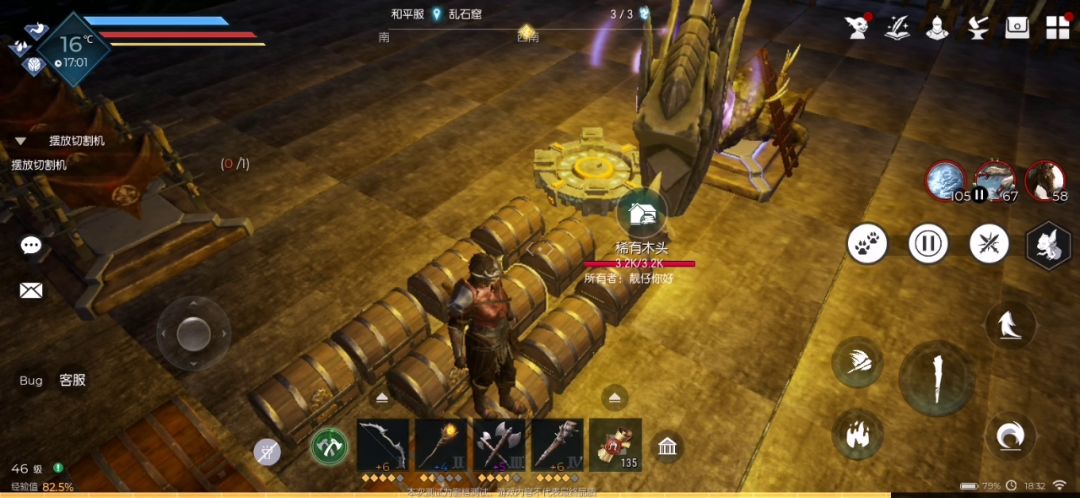Tap the bank building icon
The height and width of the screenshot is (498, 1080).
(x=668, y=446)
